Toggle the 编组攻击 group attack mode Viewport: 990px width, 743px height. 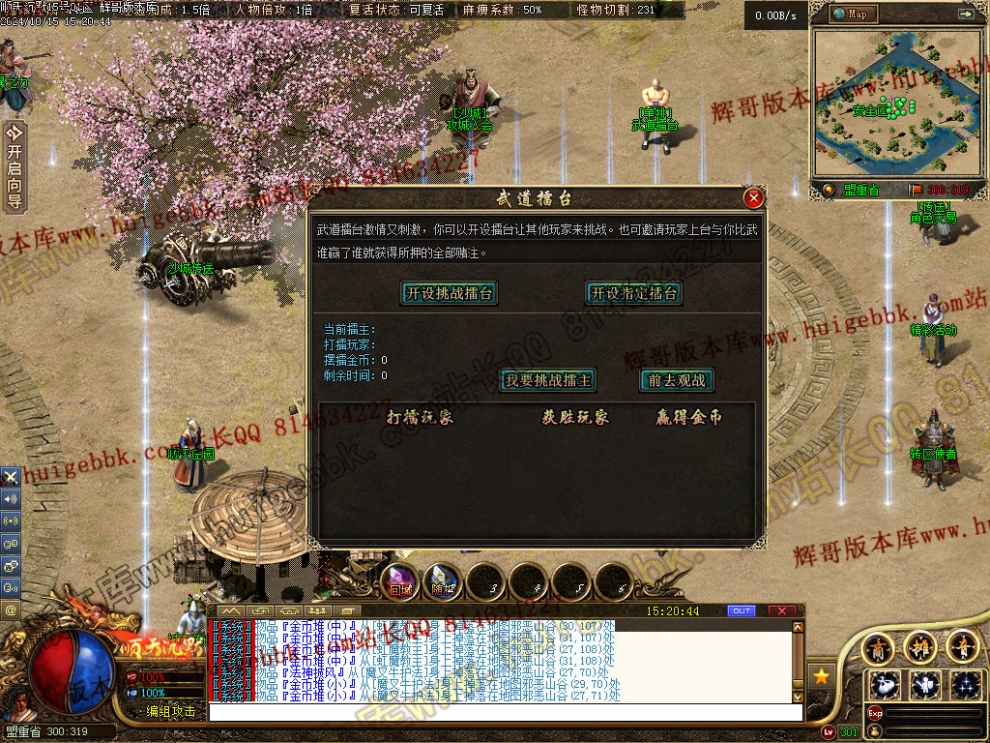point(170,711)
